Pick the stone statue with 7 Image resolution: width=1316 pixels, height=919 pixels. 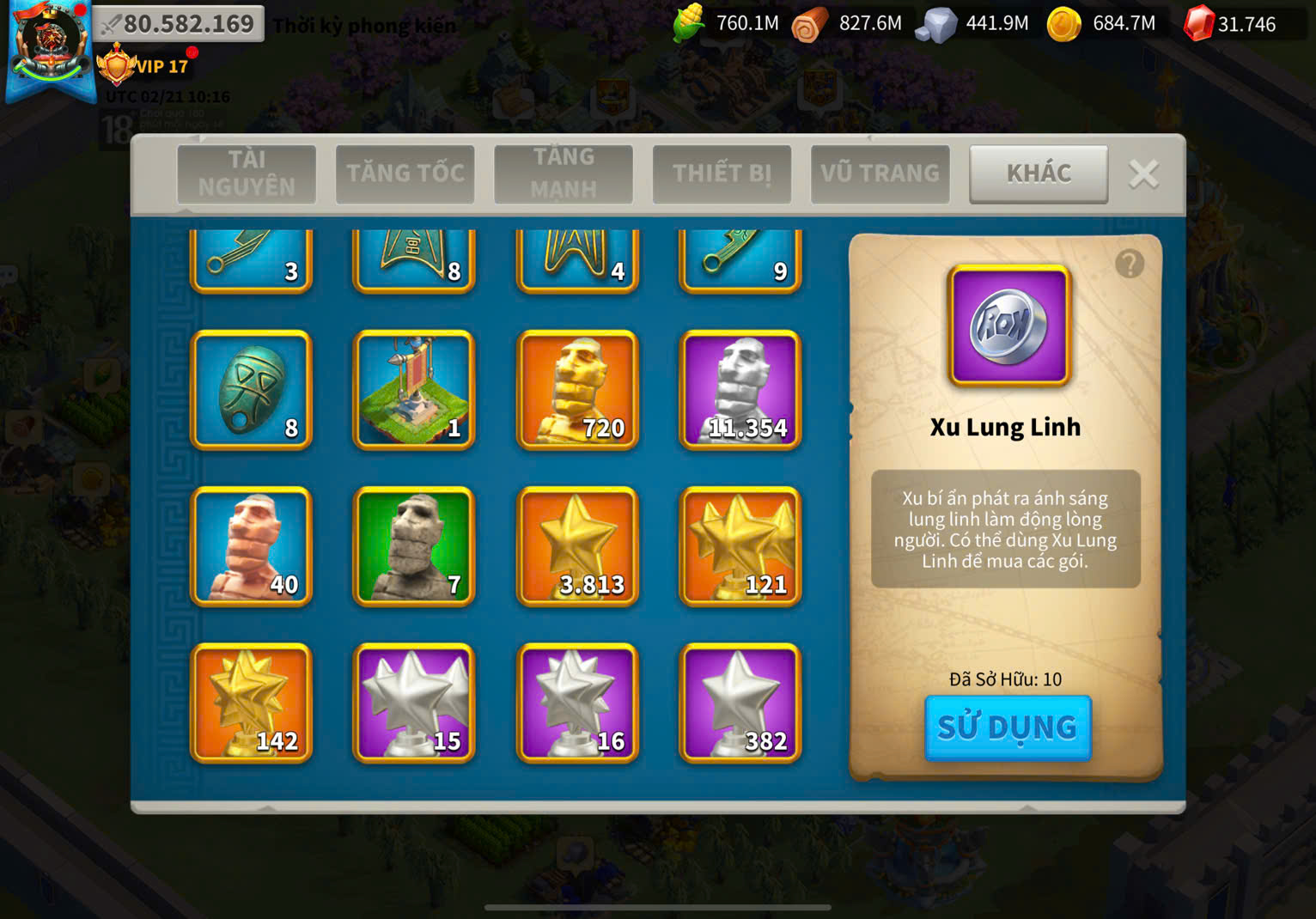click(414, 546)
